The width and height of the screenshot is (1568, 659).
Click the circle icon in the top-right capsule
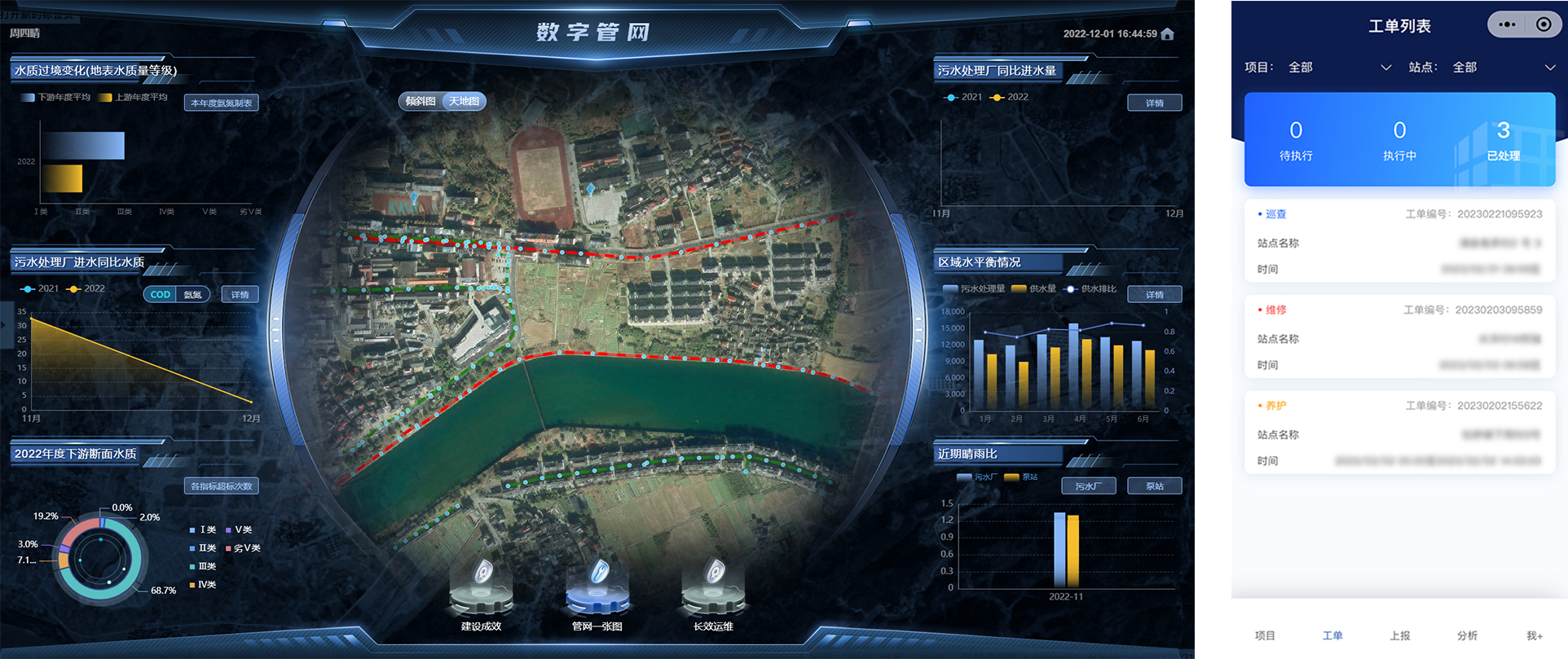(1543, 24)
